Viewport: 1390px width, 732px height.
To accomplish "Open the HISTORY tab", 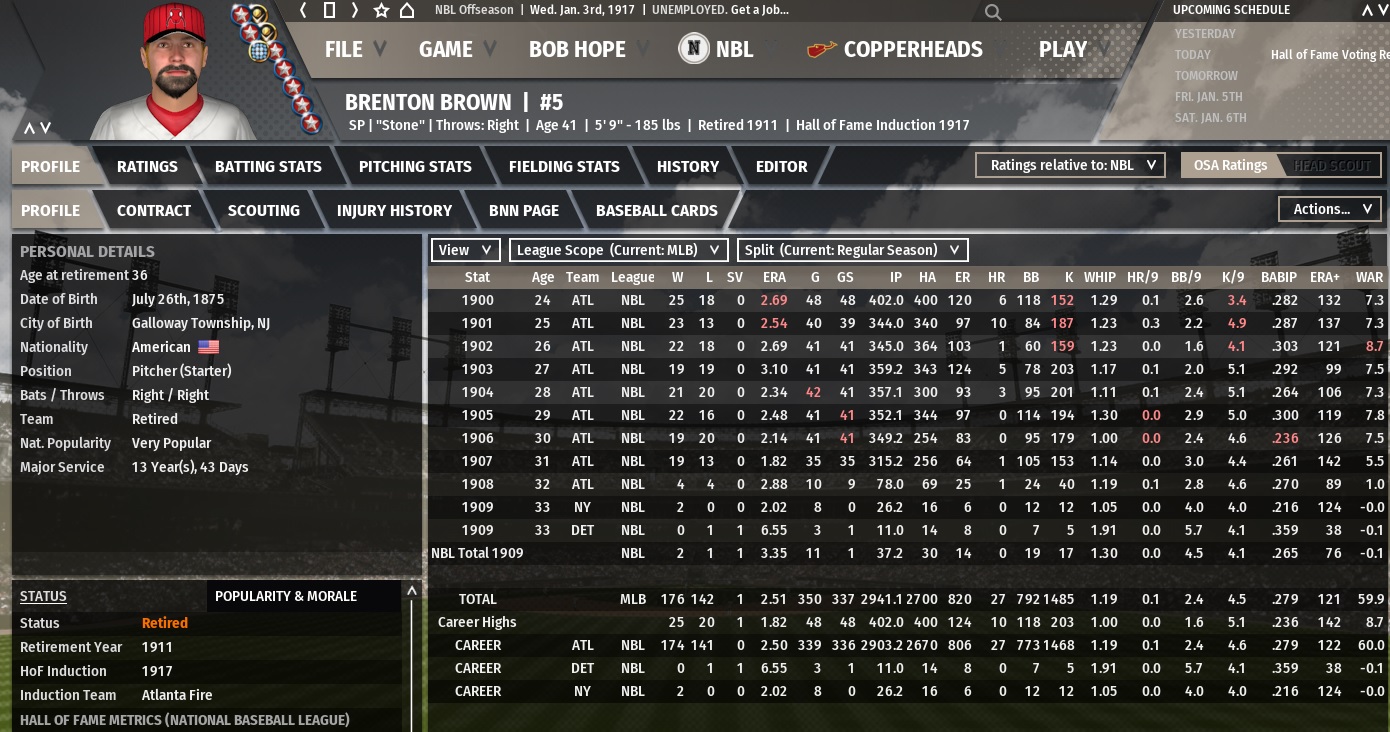I will pyautogui.click(x=687, y=167).
